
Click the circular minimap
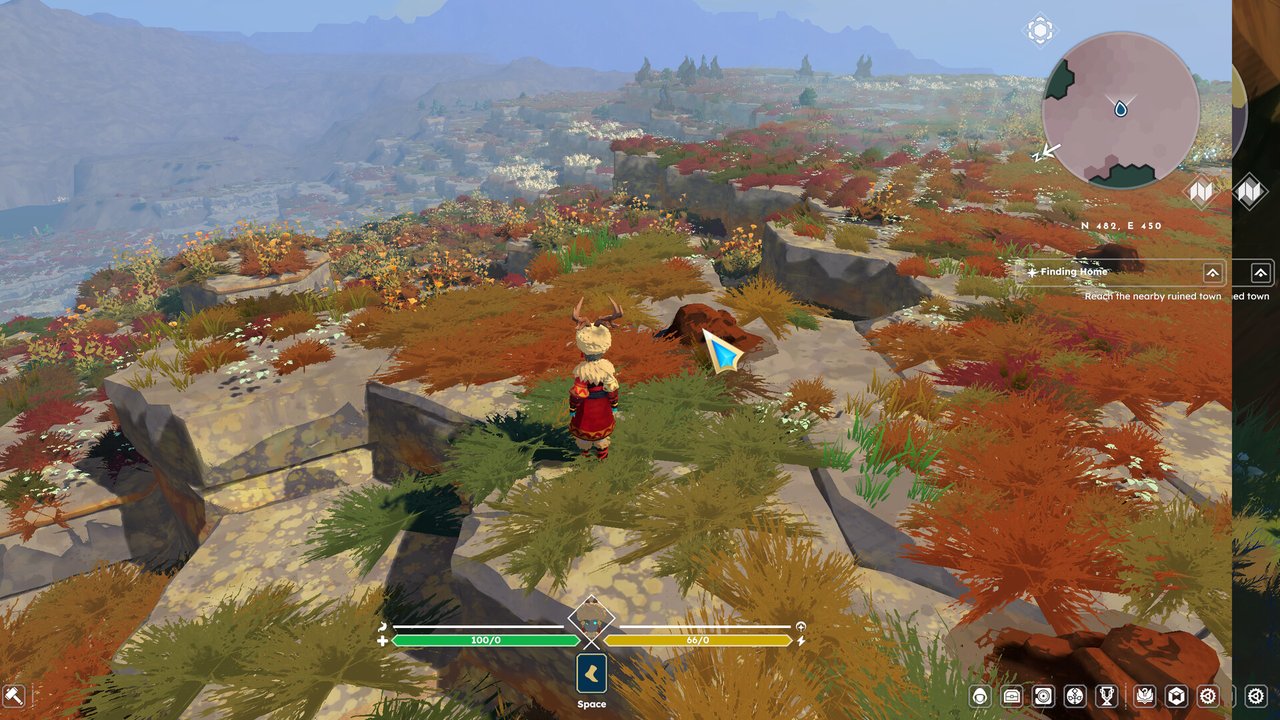point(1120,109)
